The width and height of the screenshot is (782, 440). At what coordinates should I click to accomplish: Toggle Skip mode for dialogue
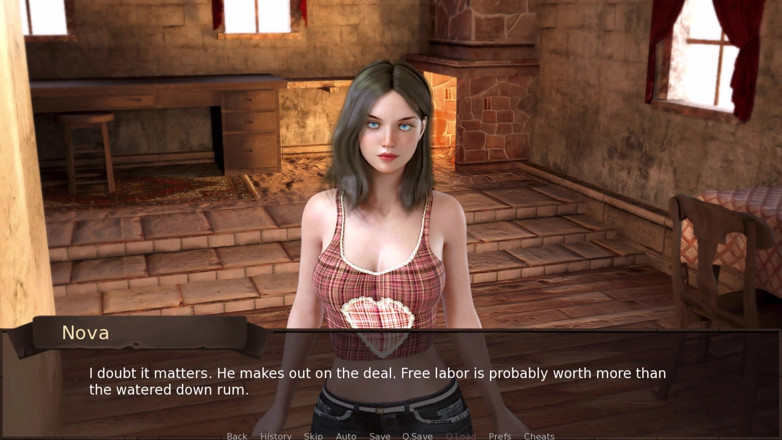click(313, 436)
